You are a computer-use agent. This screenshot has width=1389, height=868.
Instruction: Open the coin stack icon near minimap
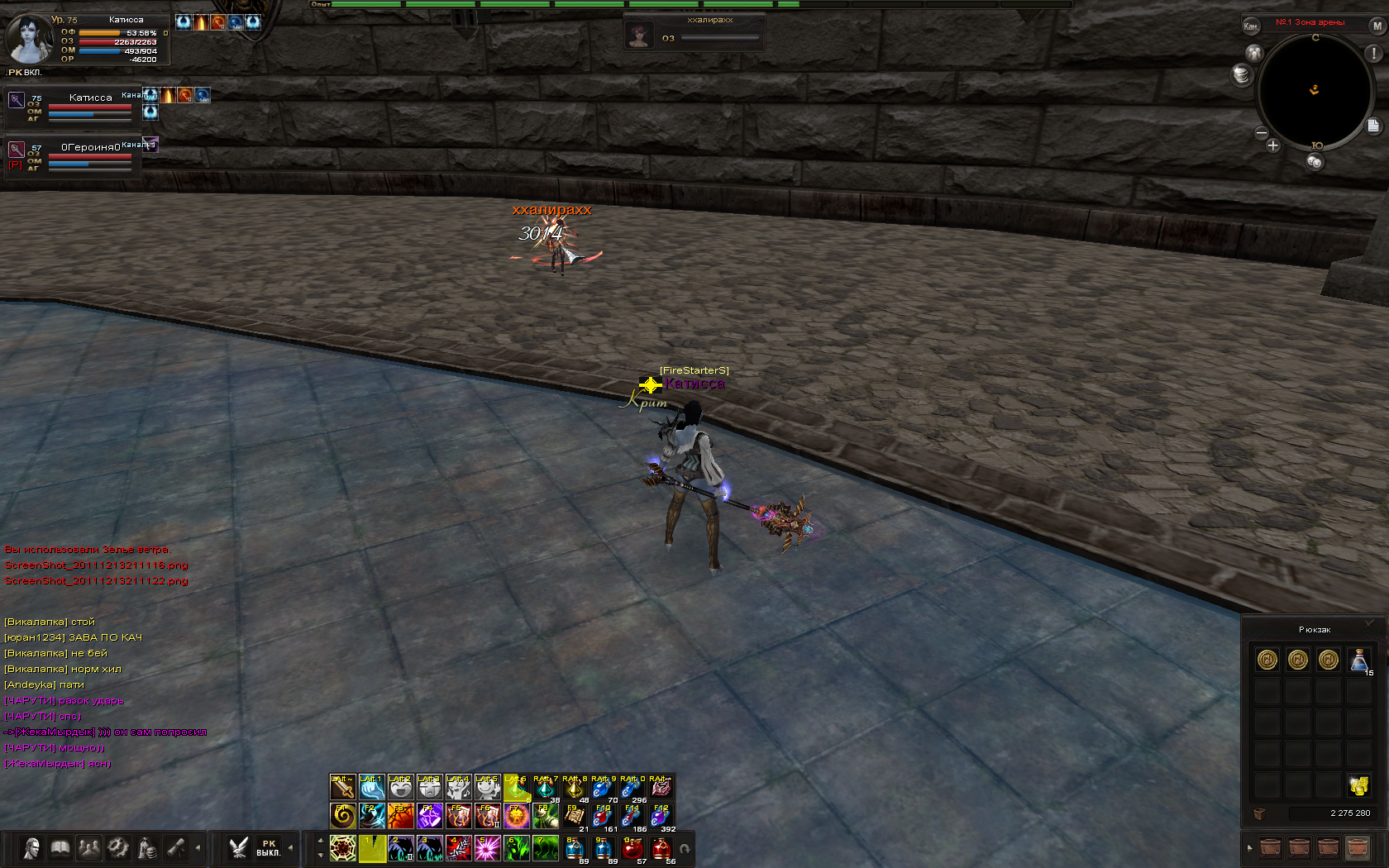[1241, 75]
